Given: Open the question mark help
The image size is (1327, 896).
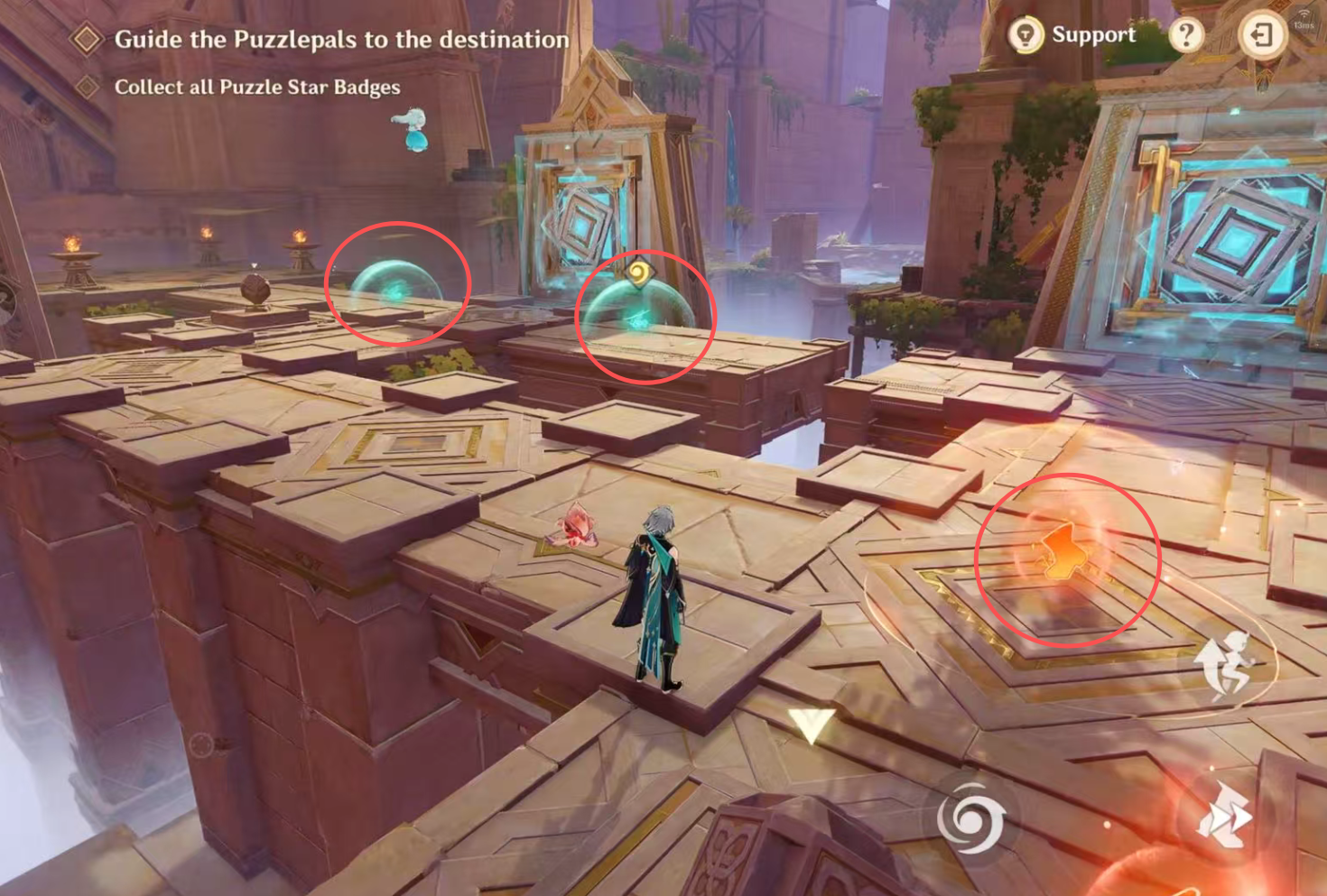Looking at the screenshot, I should click(1186, 35).
